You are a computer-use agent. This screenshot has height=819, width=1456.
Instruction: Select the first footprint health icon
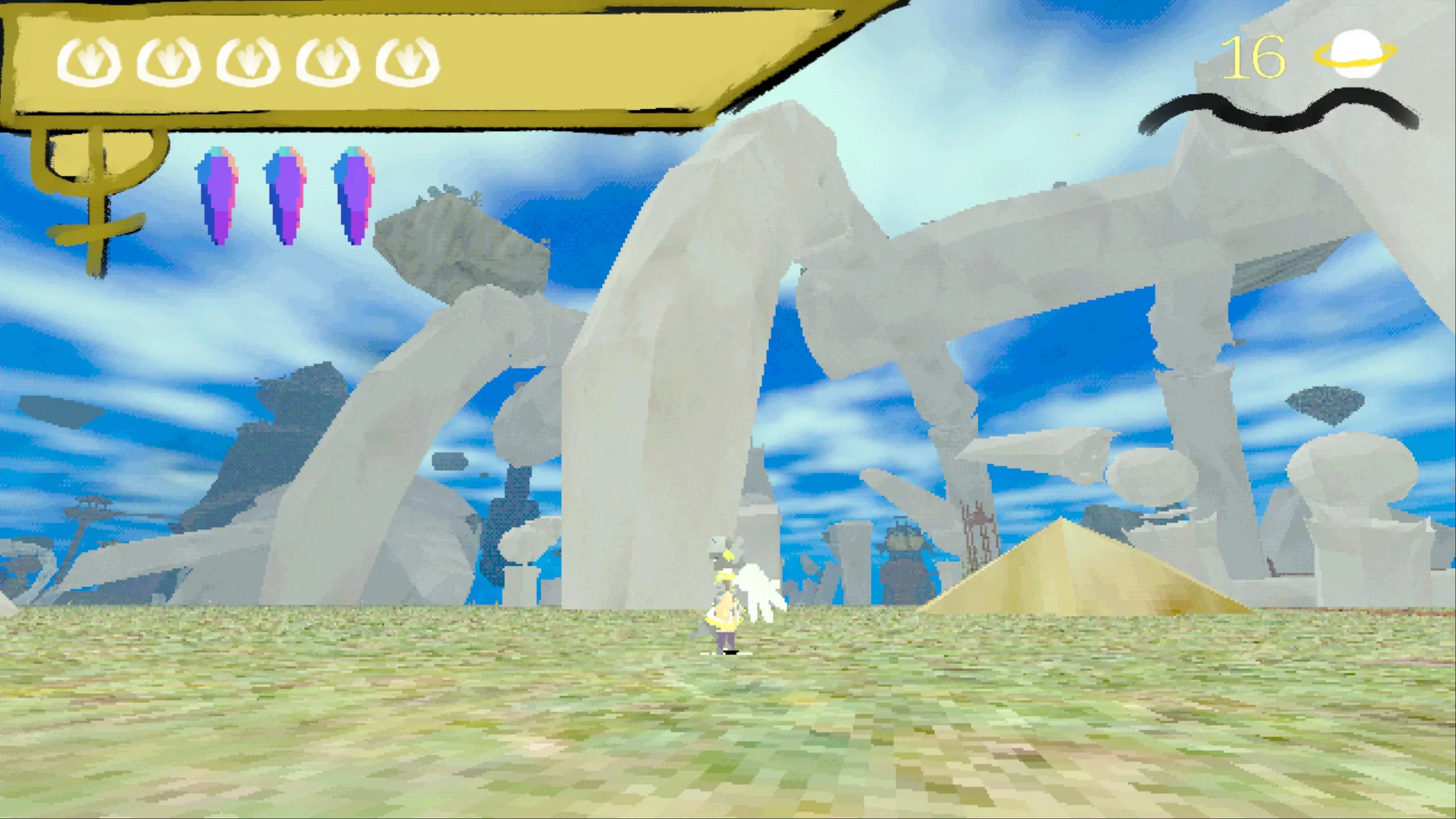(x=91, y=63)
